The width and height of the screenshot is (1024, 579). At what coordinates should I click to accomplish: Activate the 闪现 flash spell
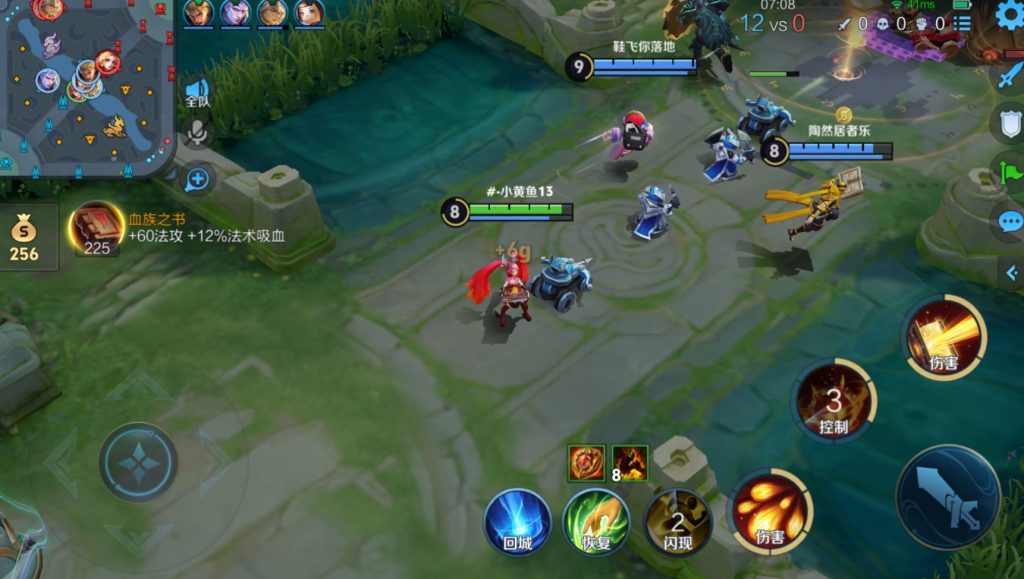[677, 521]
